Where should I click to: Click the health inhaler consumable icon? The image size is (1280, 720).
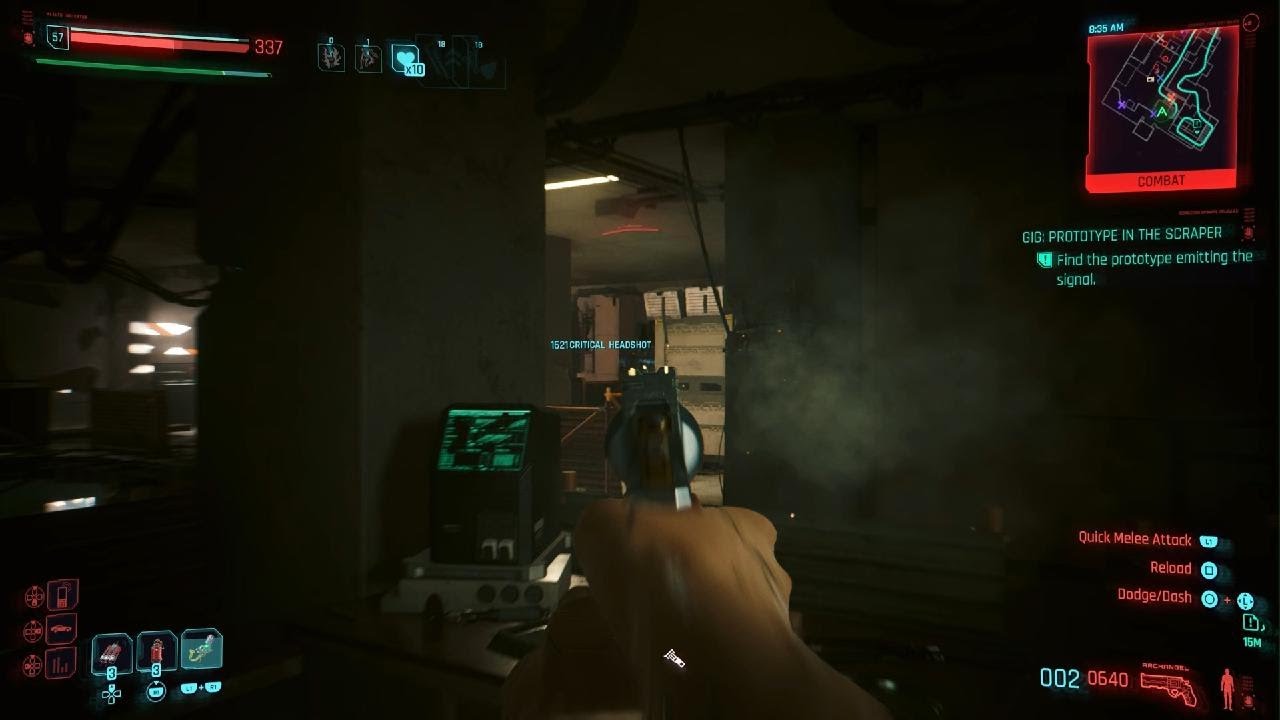[x=155, y=648]
